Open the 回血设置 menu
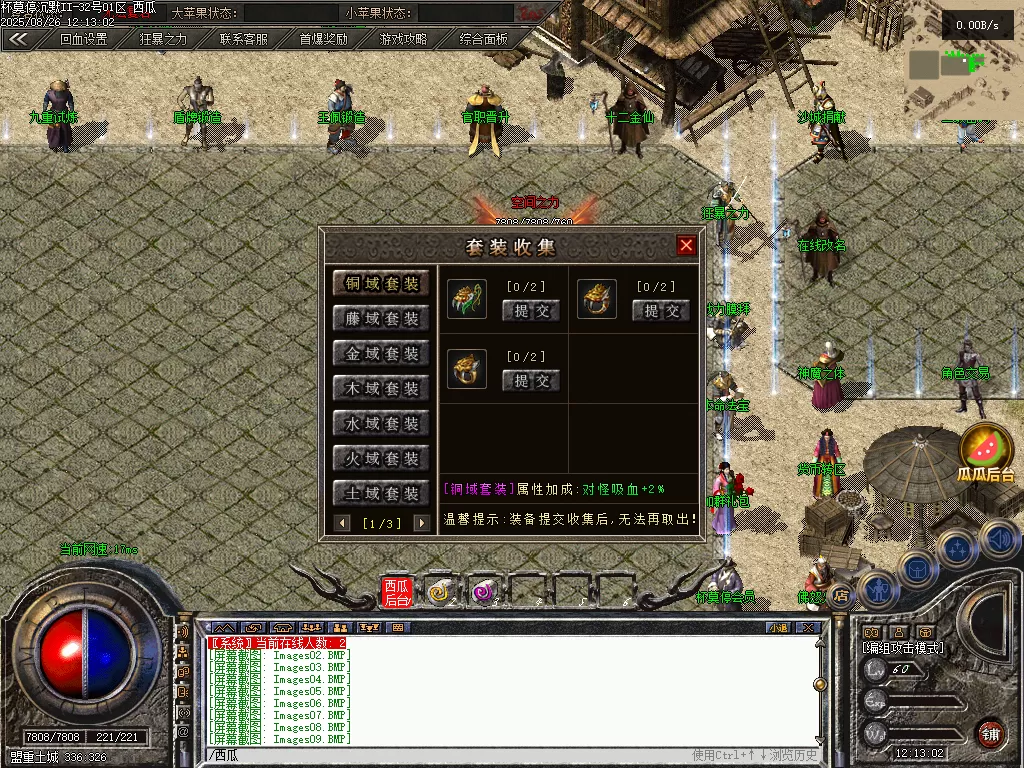The height and width of the screenshot is (768, 1024). [x=83, y=40]
